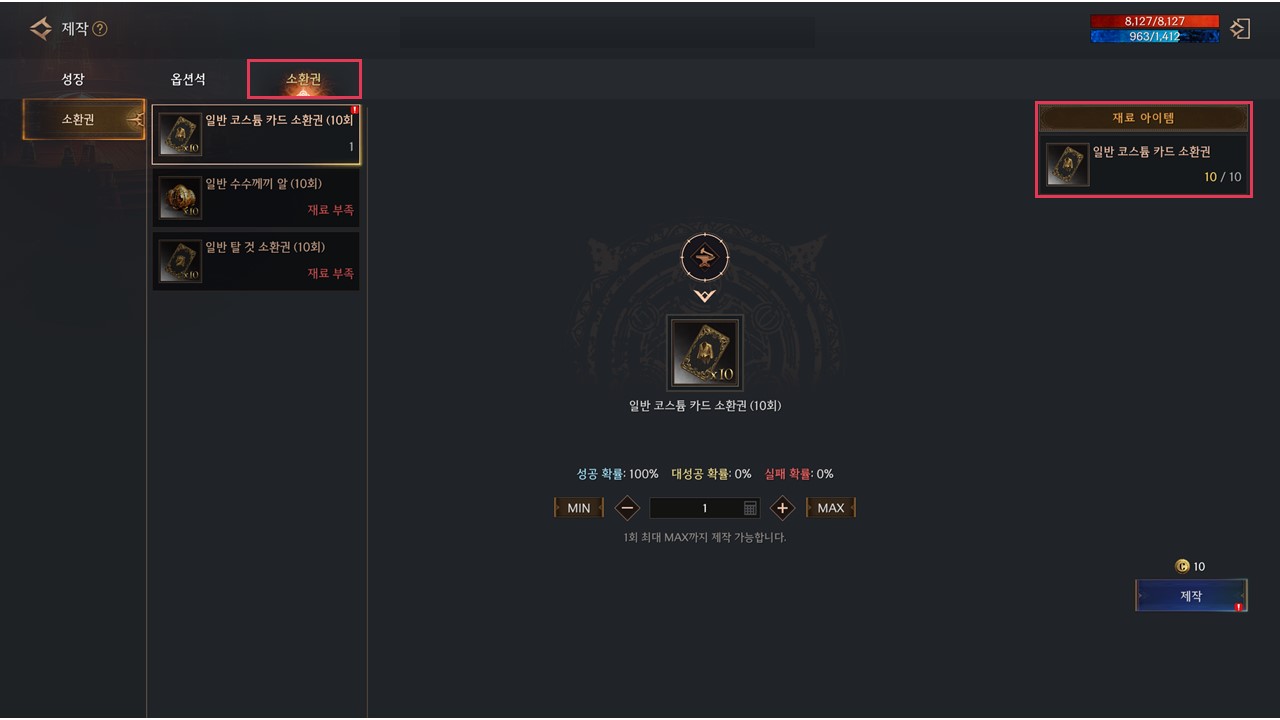Open the 제작 help question mark
Screen dimensions: 1280x720
tap(100, 29)
